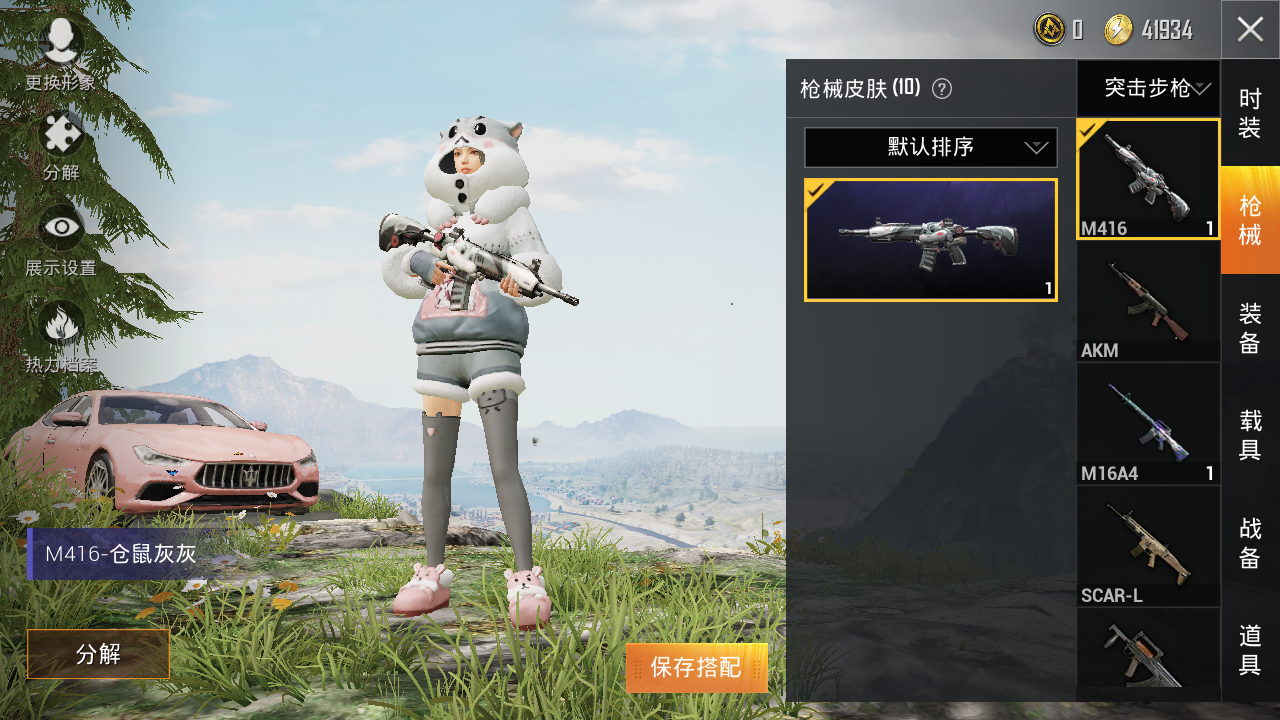Switch to the 道具 items tab

click(x=1249, y=650)
